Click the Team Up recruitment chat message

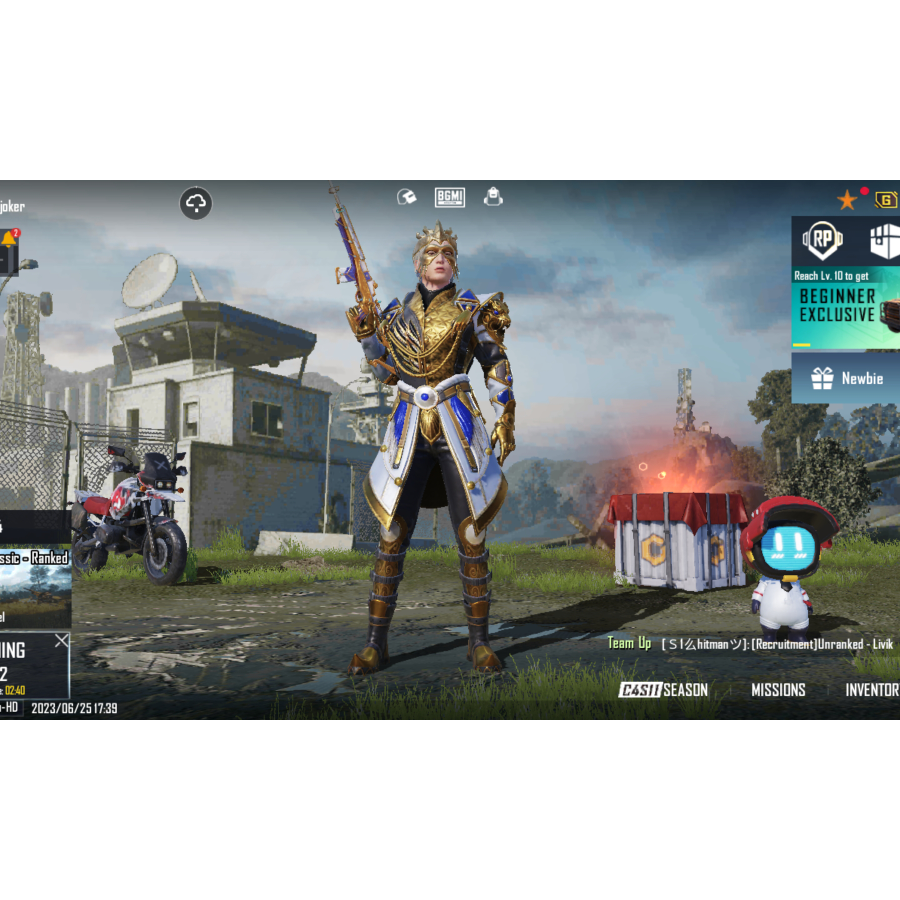coord(750,644)
